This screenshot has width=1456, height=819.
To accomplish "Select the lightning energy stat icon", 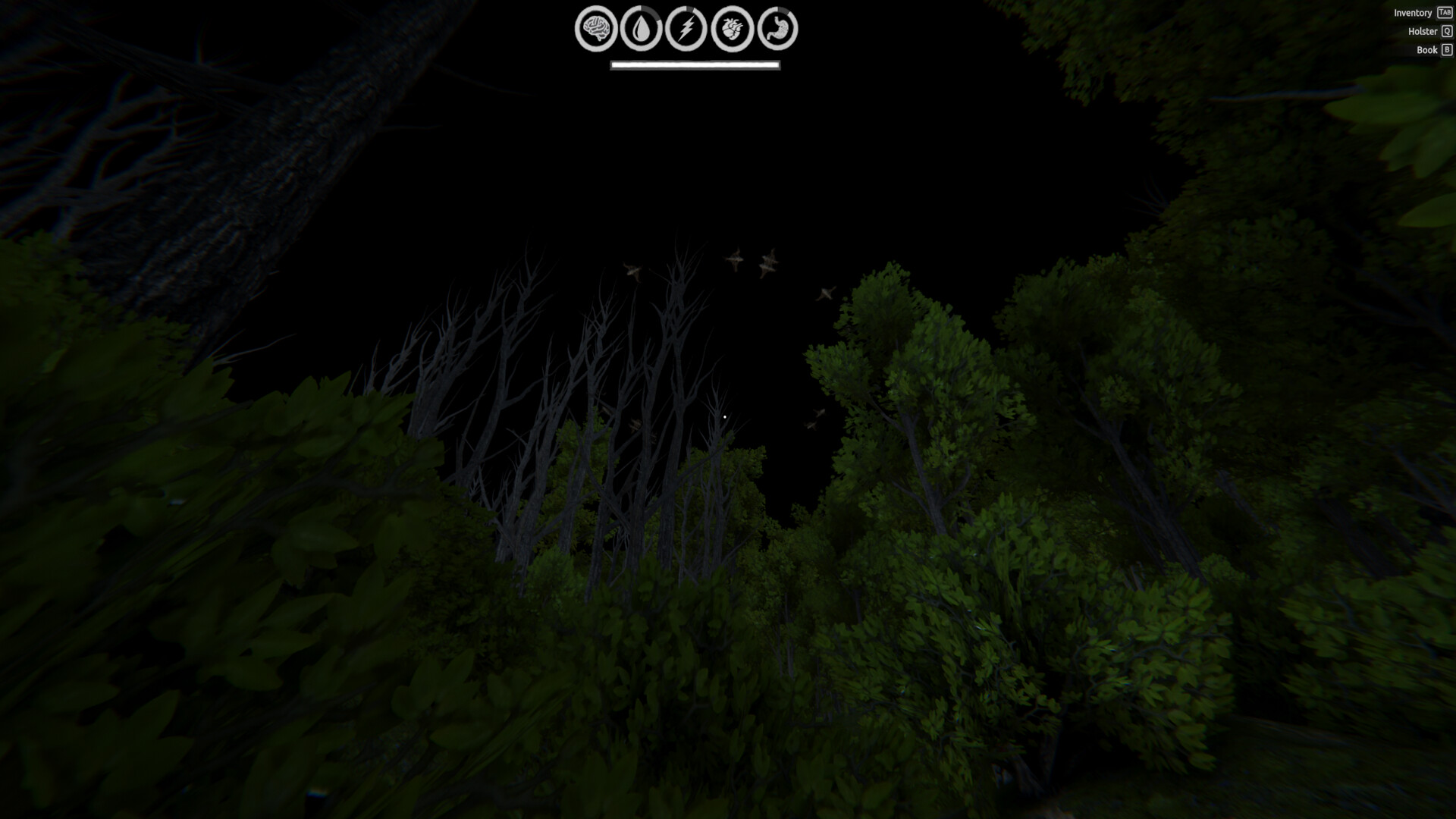I will click(686, 30).
